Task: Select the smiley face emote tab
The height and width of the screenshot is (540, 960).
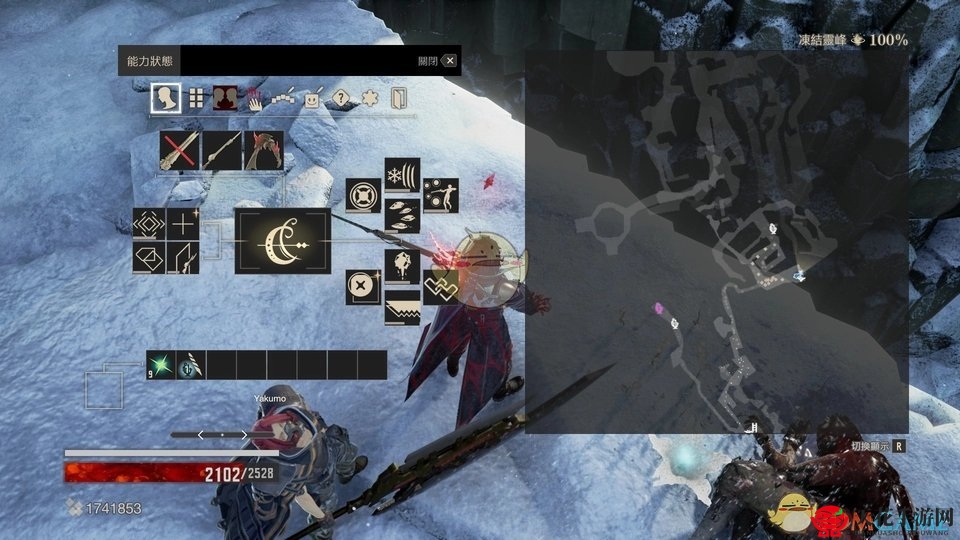Action: [313, 99]
